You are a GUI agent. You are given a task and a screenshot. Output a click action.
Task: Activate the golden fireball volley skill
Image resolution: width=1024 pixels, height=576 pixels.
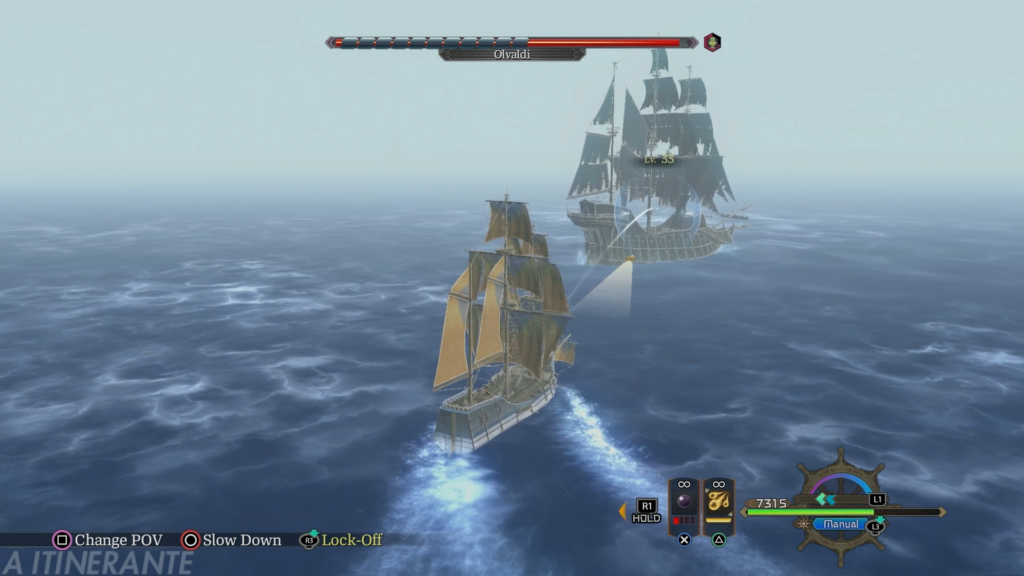718,504
